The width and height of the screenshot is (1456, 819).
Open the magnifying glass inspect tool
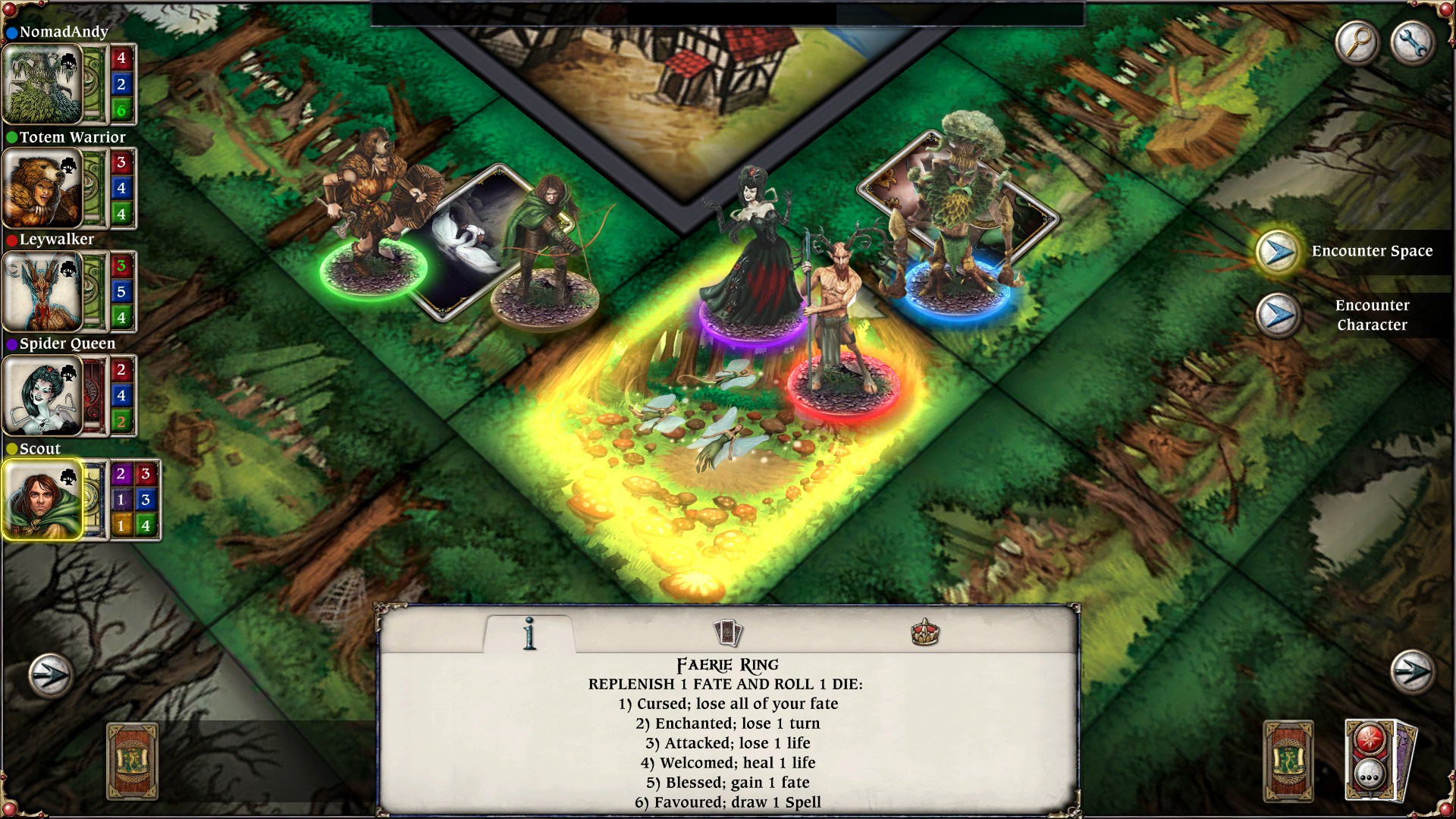1357,43
